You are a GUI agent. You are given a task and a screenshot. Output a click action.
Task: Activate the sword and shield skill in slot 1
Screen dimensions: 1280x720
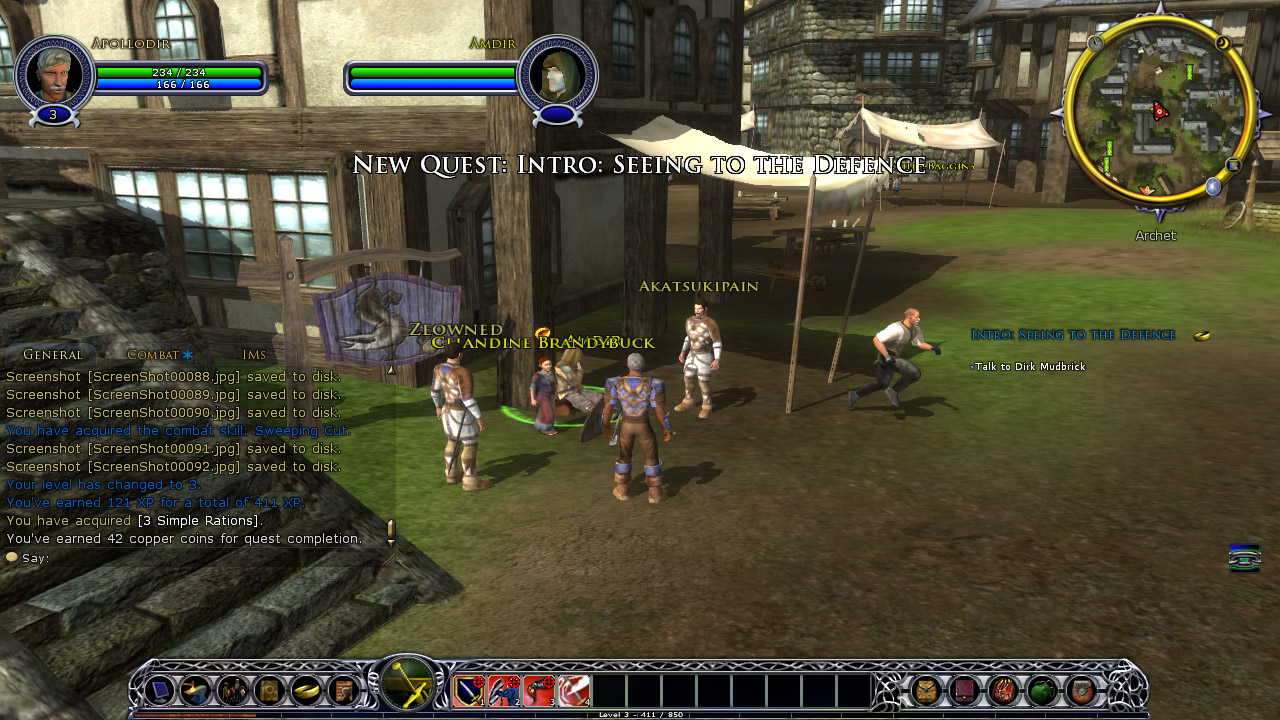tap(469, 690)
